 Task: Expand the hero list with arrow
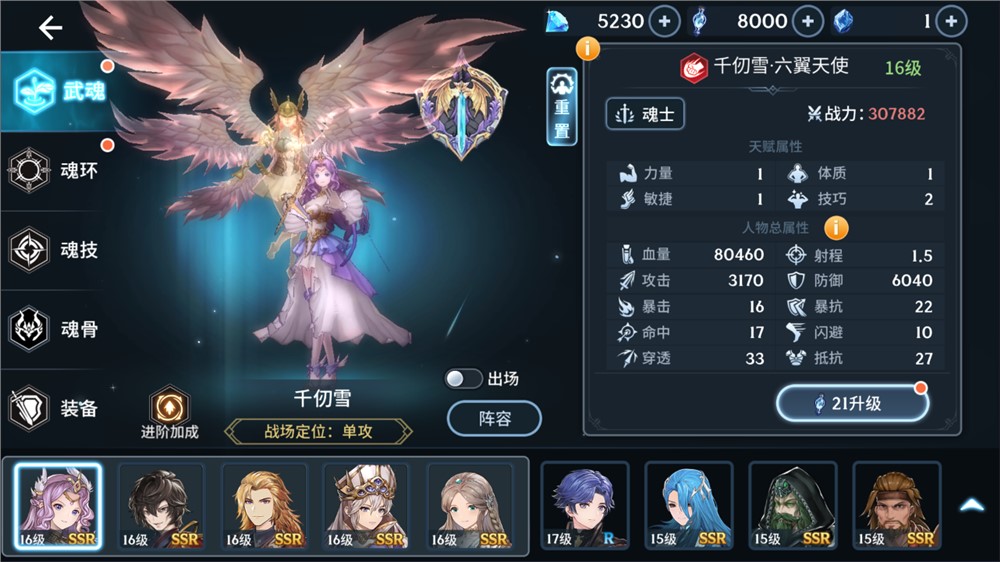point(972,506)
